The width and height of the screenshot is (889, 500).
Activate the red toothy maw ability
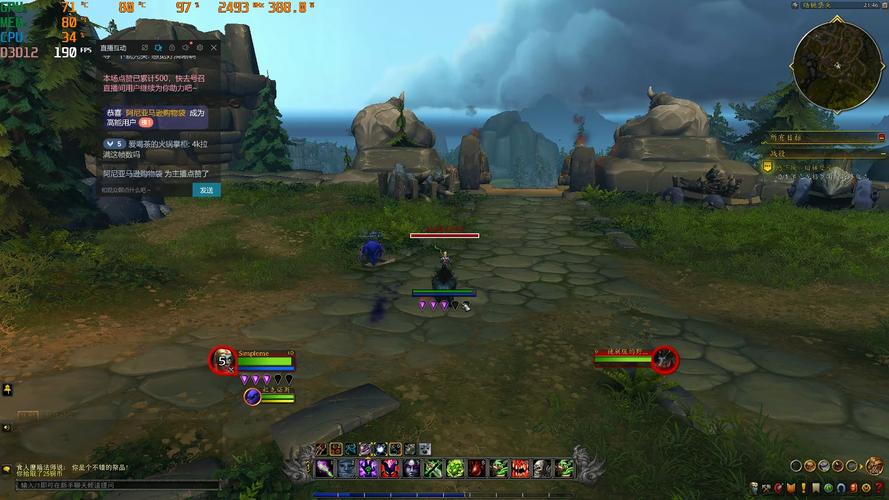click(x=521, y=468)
